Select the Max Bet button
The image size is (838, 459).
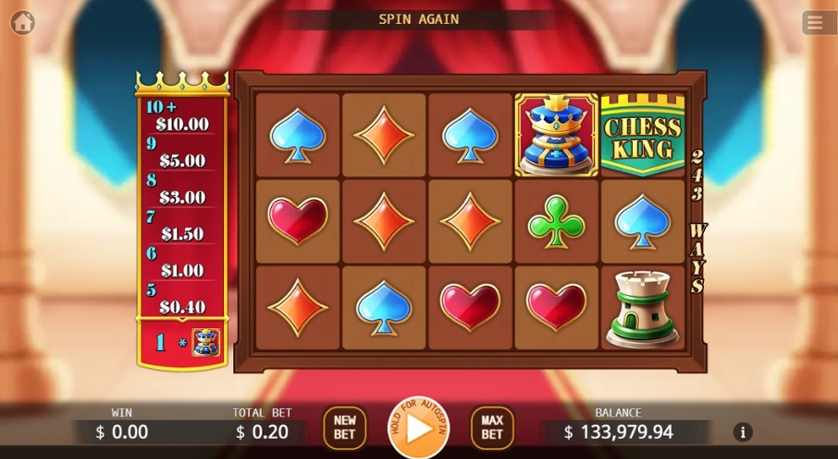(x=492, y=428)
